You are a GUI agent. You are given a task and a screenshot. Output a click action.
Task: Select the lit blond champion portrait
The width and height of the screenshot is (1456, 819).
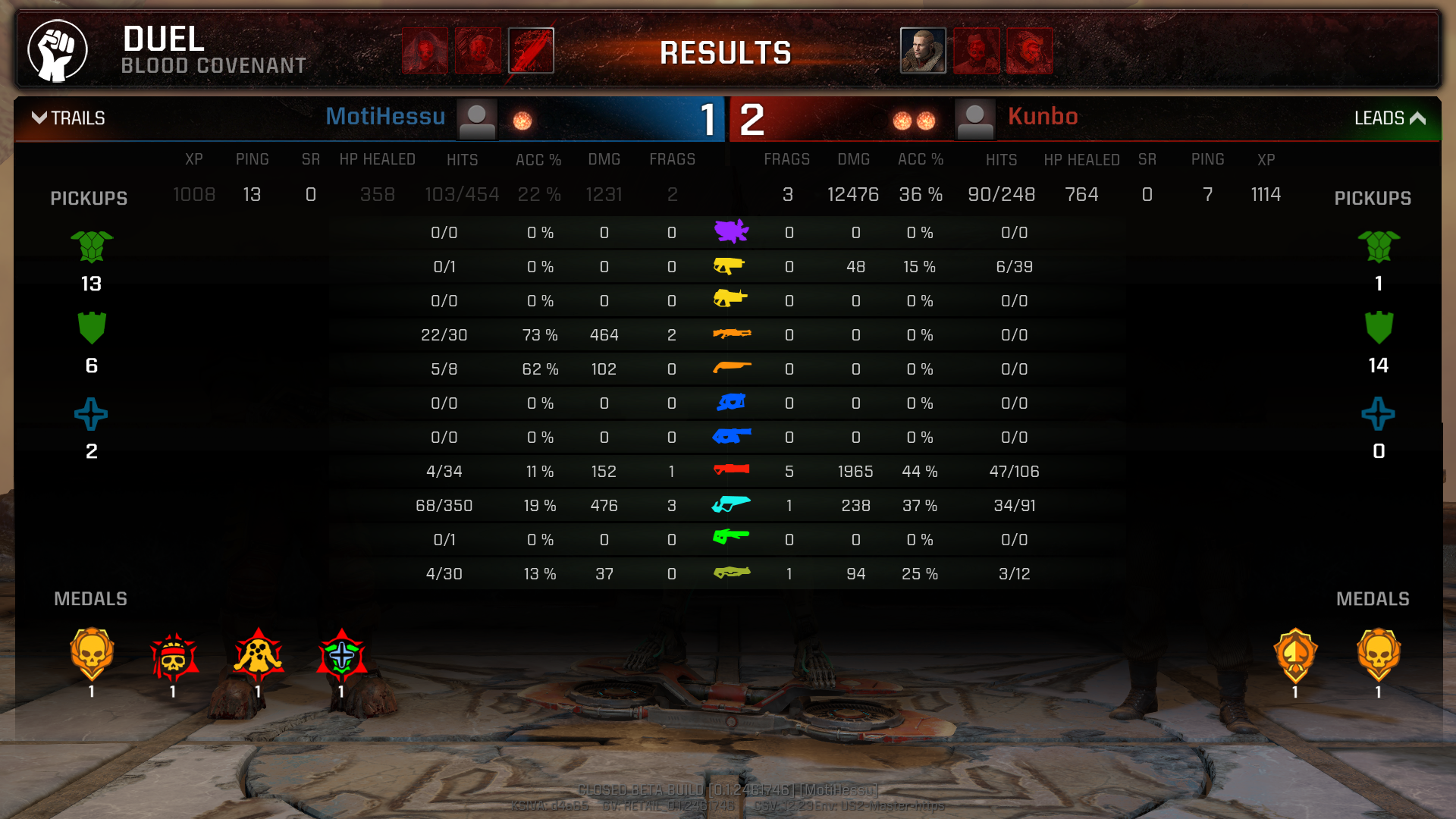923,51
